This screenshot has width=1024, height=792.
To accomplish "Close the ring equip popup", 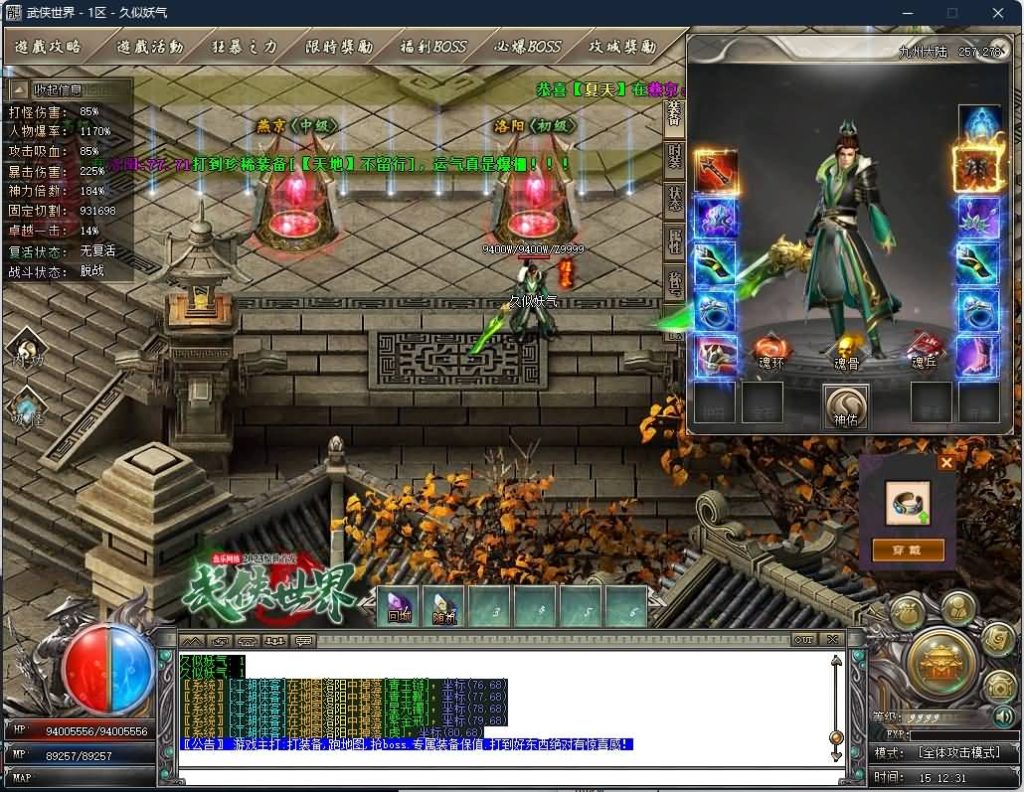I will click(x=946, y=463).
